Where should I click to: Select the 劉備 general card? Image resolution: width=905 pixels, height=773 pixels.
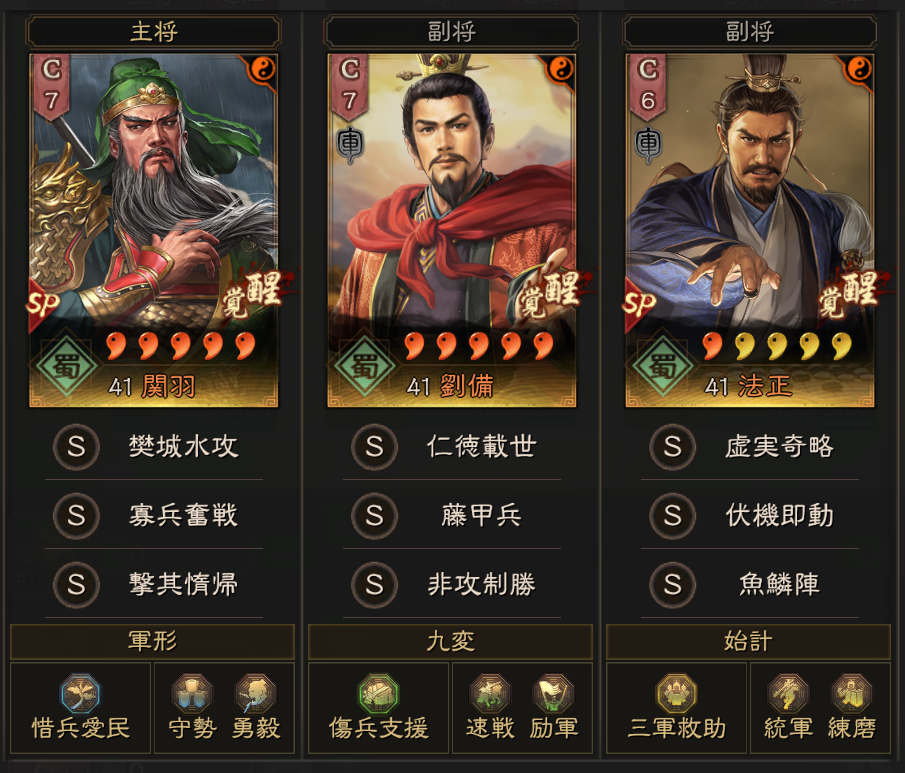[x=452, y=230]
